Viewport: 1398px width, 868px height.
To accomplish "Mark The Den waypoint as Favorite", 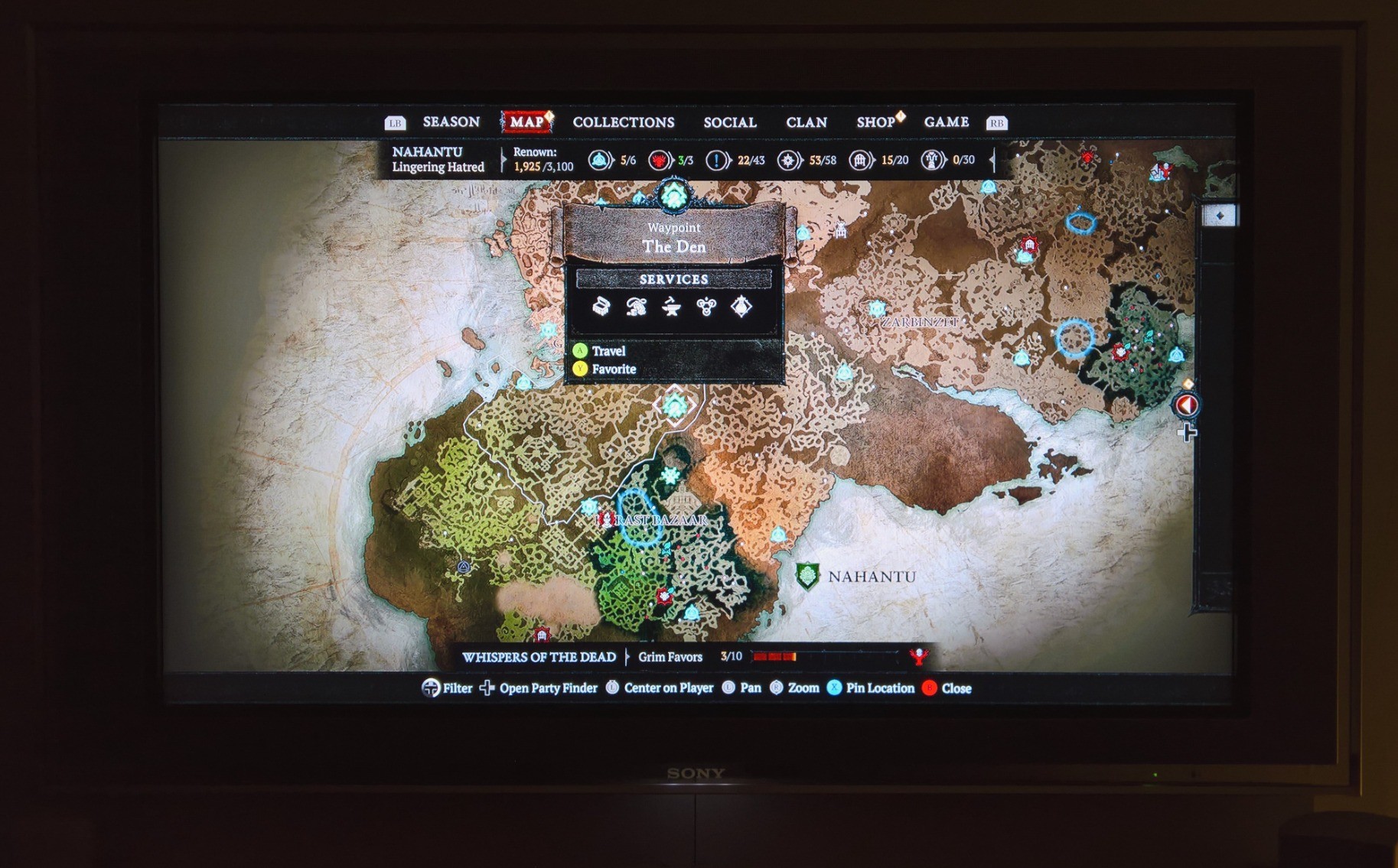I will click(x=613, y=369).
